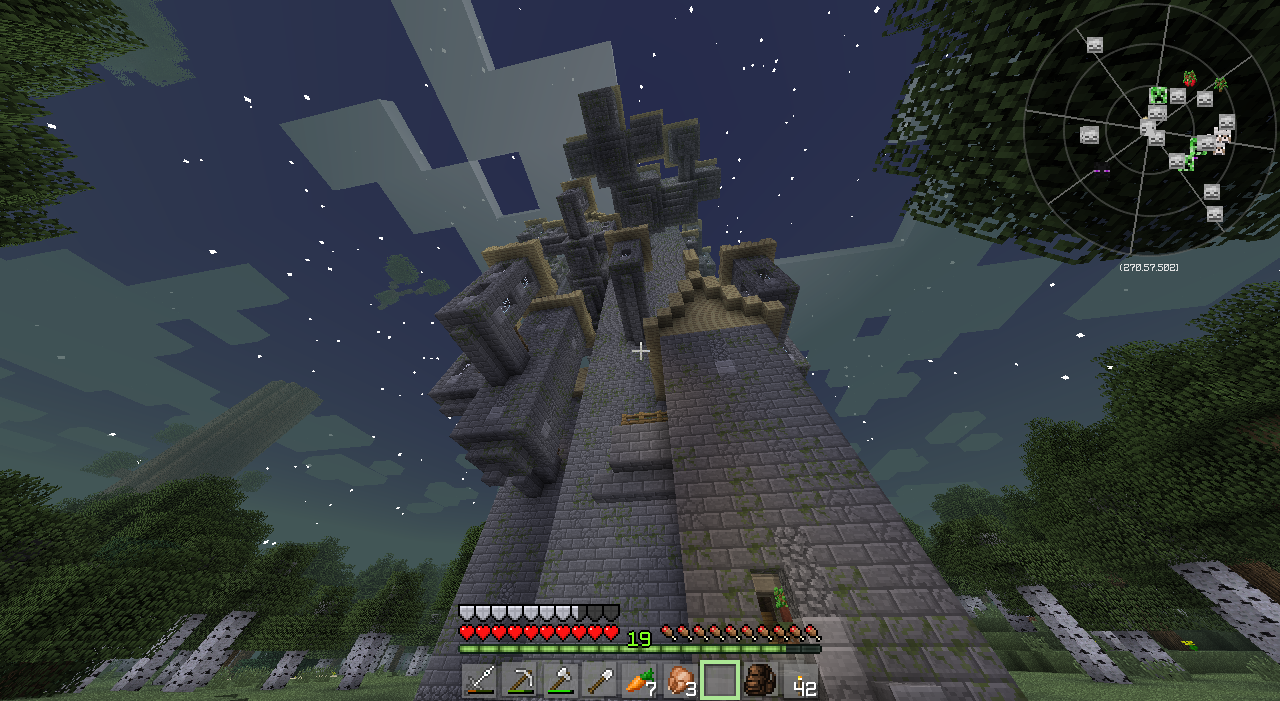Choose the axe hotbar slot
1280x701 pixels.
(x=560, y=680)
